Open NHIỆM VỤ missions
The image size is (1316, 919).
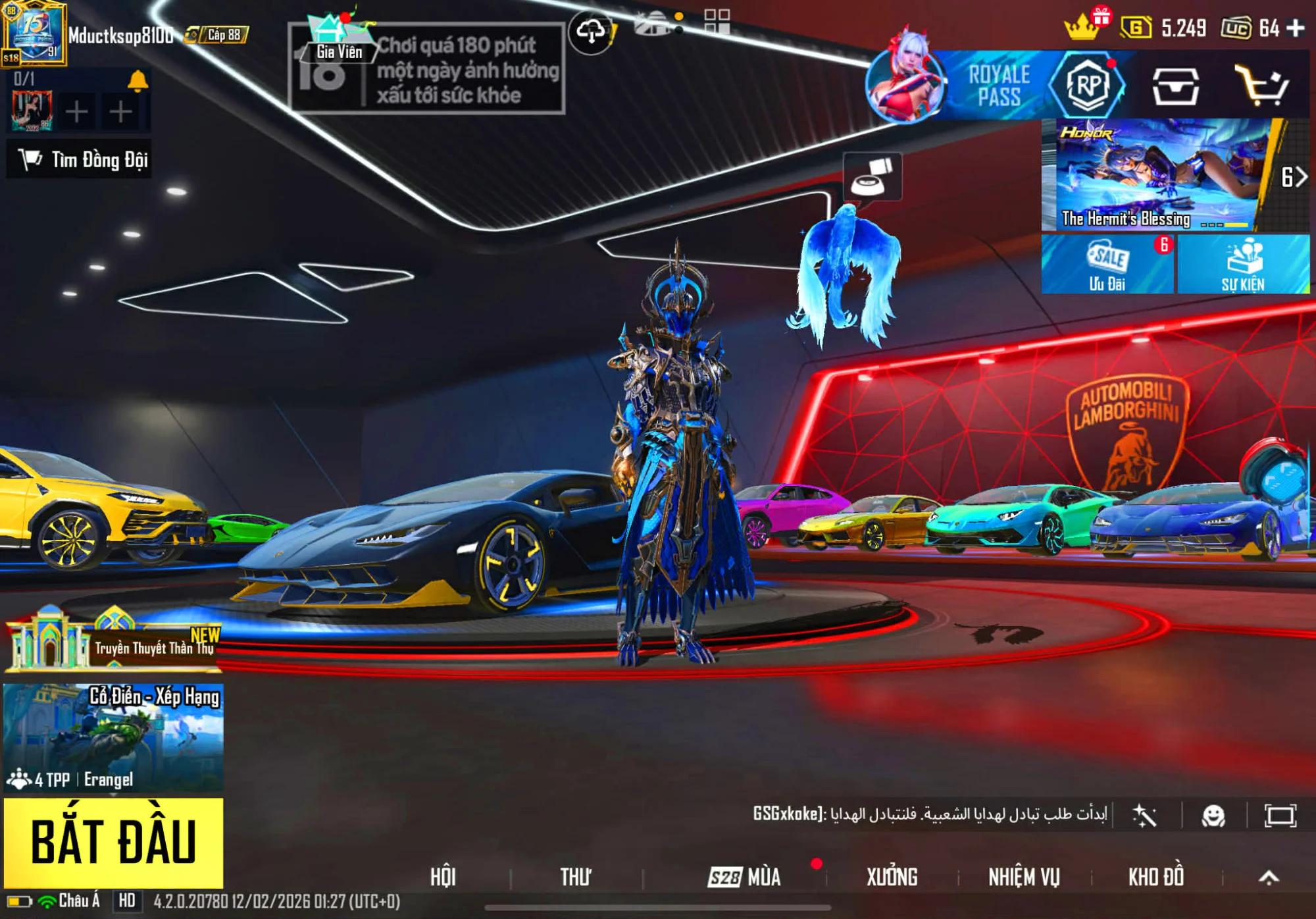[1024, 877]
